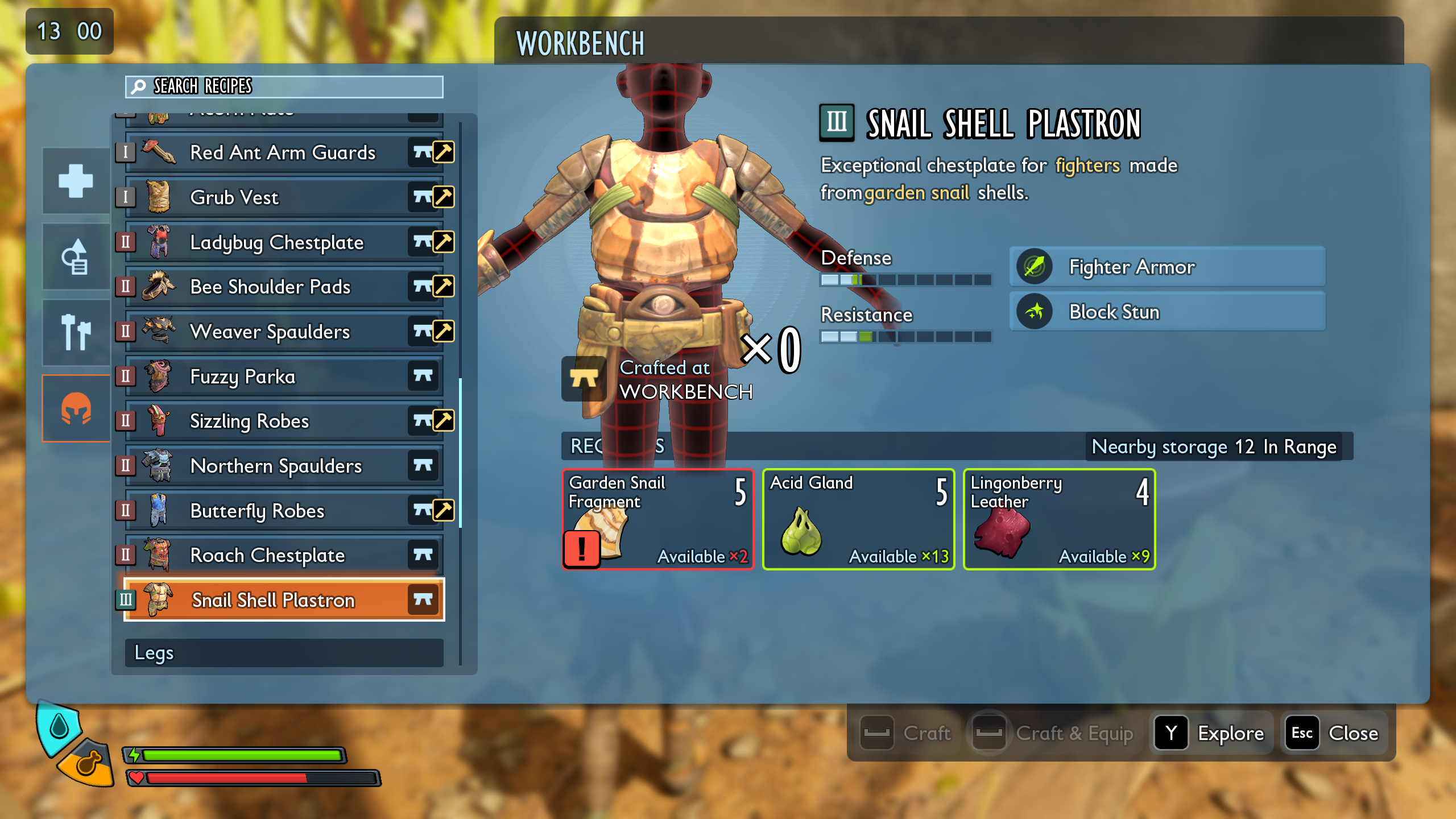Select the healing items category icon

(76, 181)
